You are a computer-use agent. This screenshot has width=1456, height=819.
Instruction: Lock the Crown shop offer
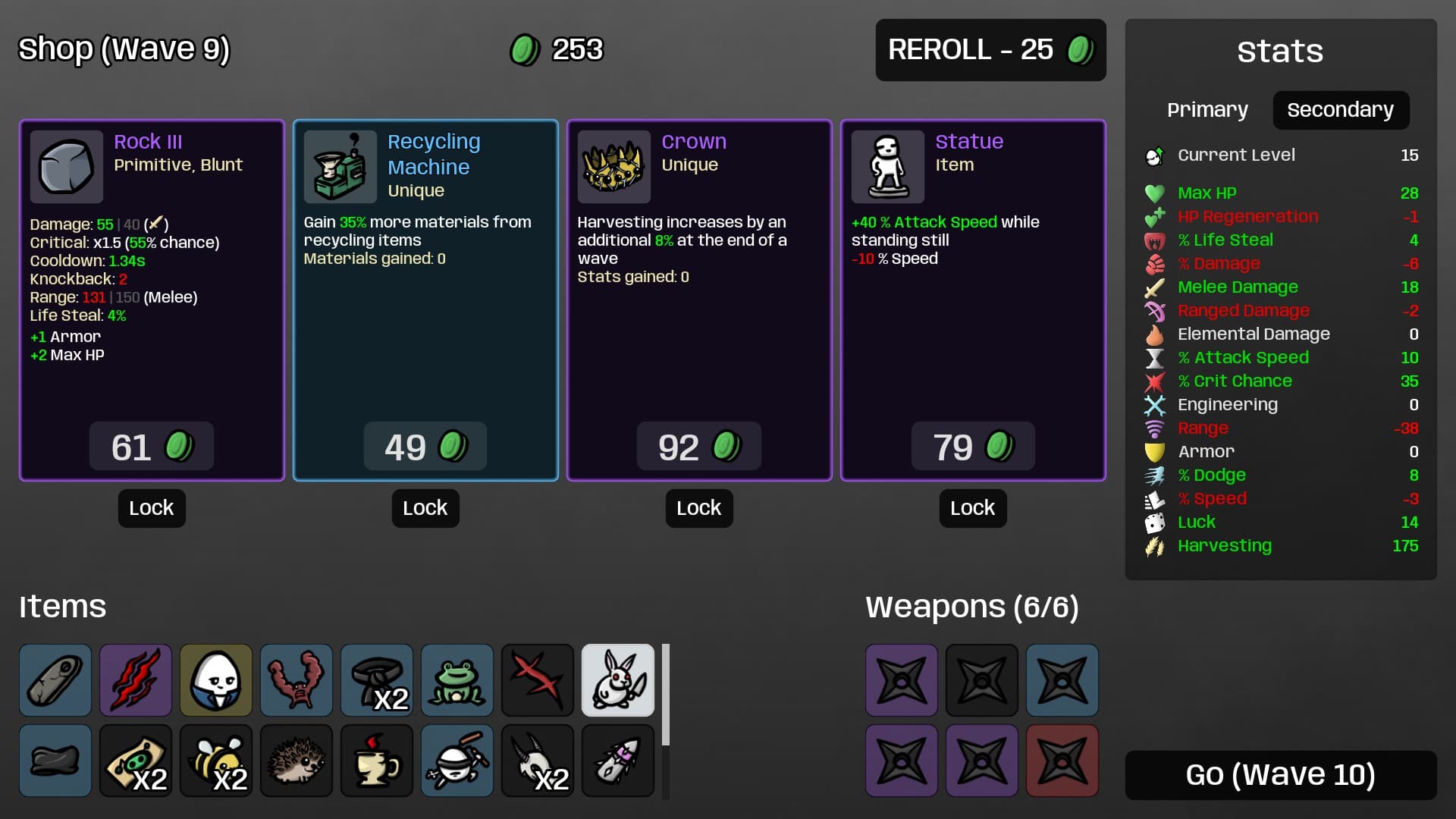(x=698, y=508)
